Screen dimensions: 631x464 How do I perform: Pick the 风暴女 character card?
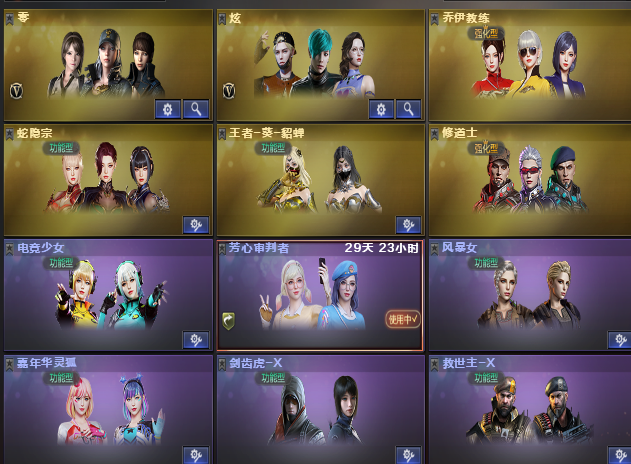[530, 292]
